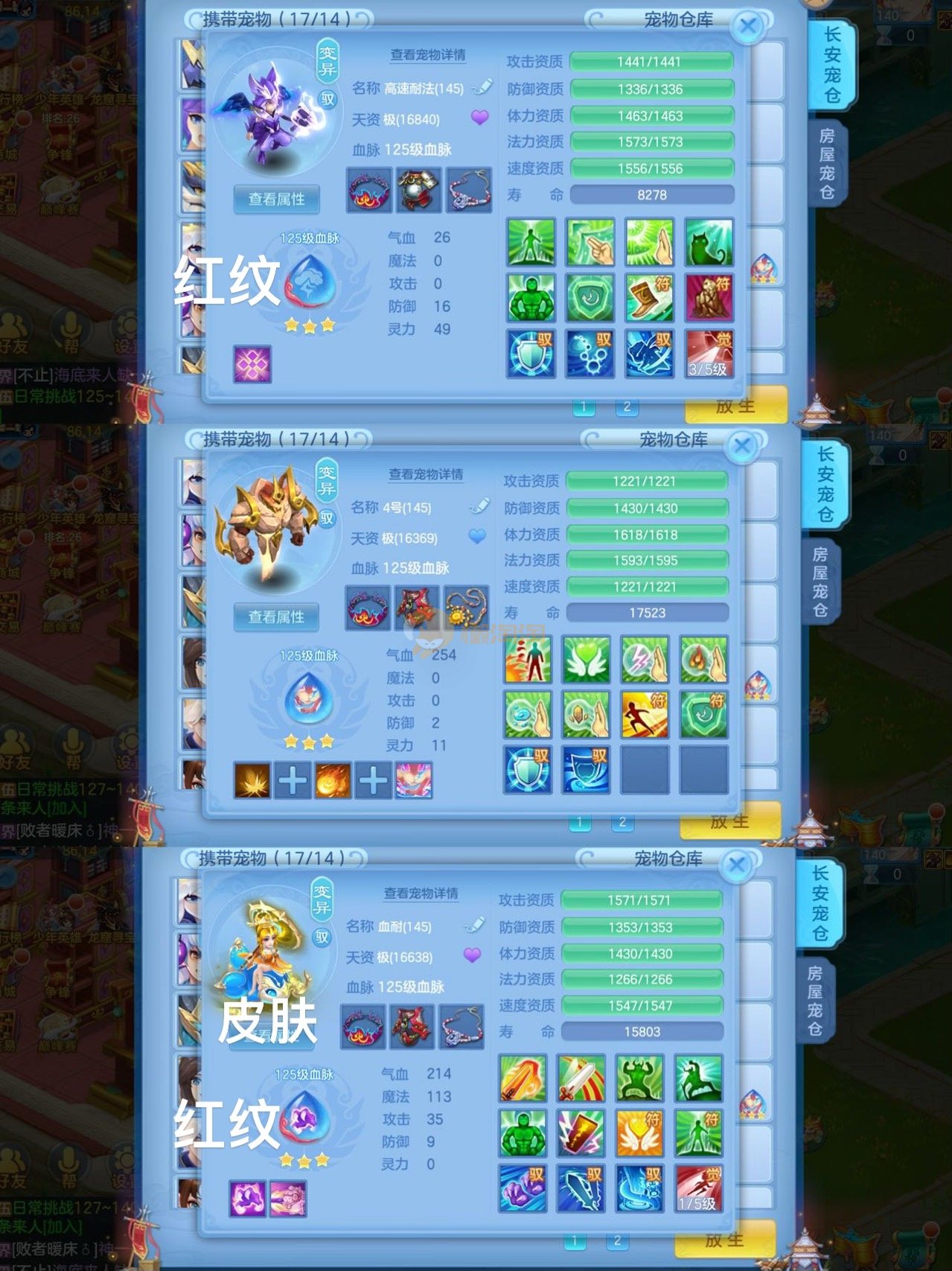Image resolution: width=952 pixels, height=1271 pixels.
Task: Choose the awakening skill marked 3/5级
Action: click(x=709, y=354)
